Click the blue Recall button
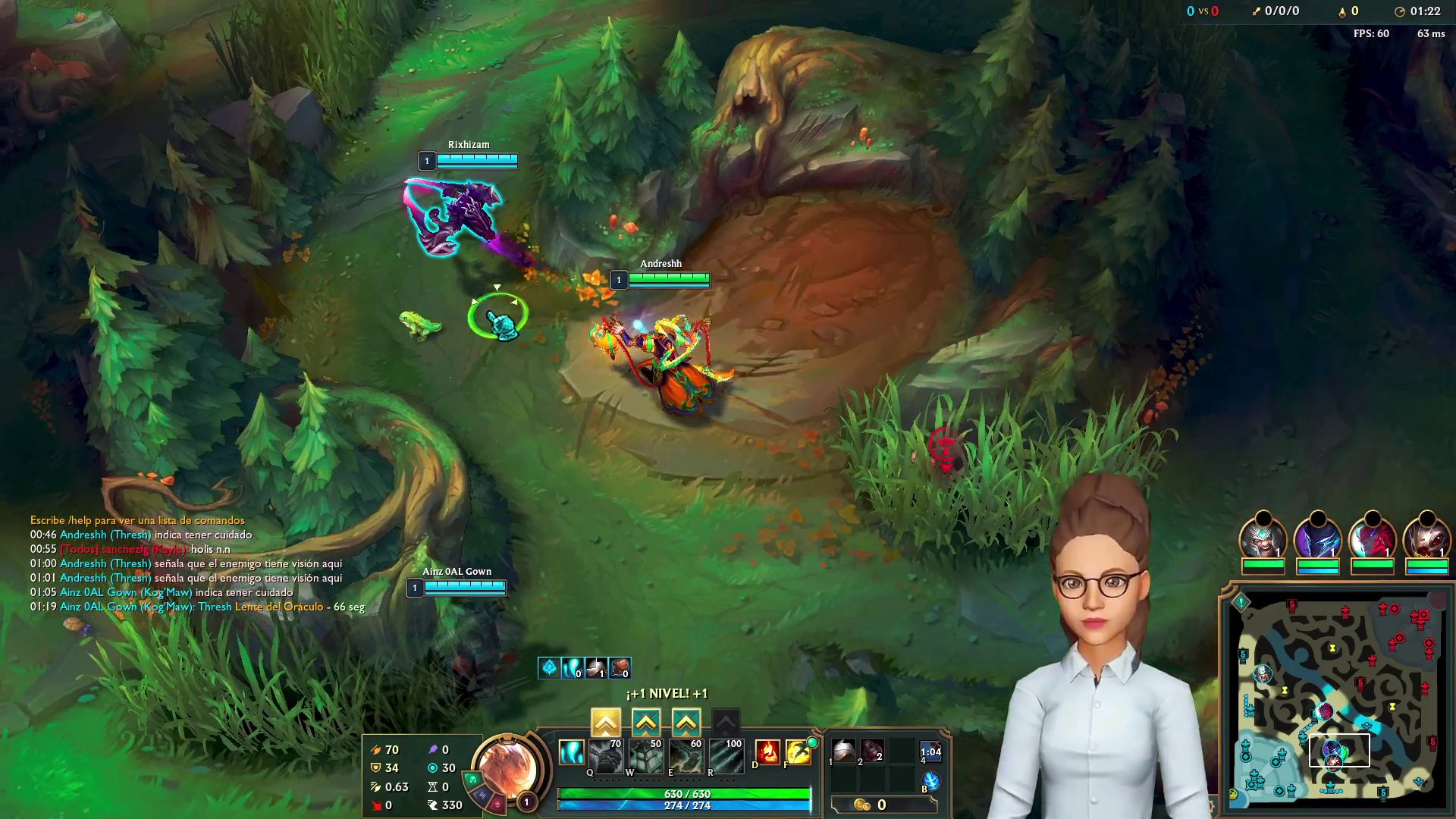 (930, 780)
